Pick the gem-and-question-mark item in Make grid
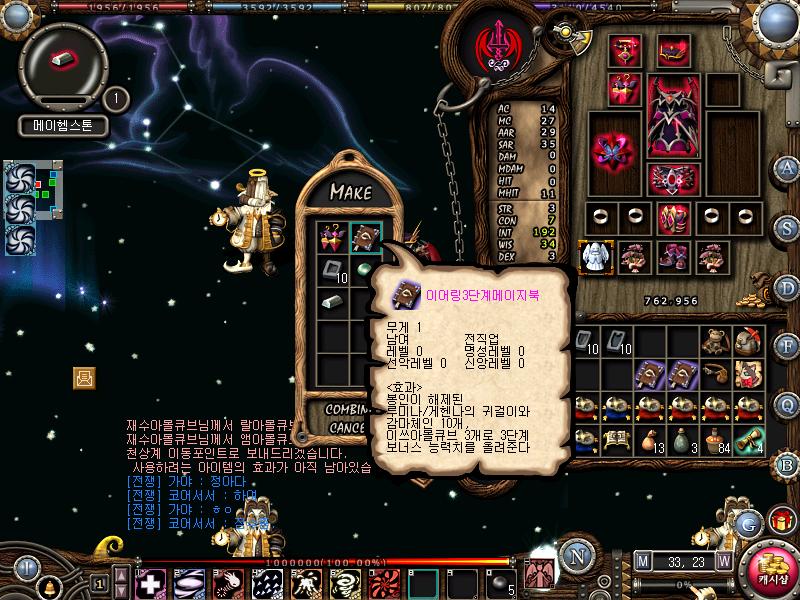This screenshot has width=800, height=600. [x=333, y=238]
